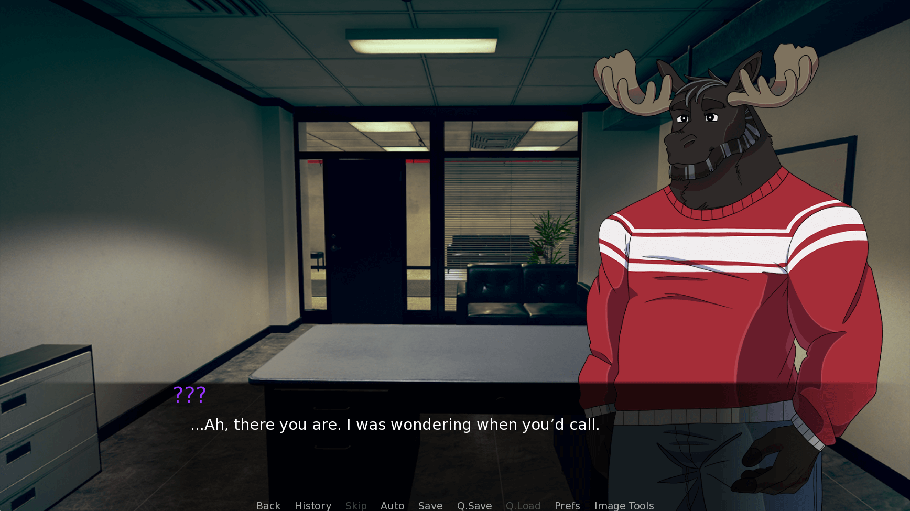Open the Save game menu
The height and width of the screenshot is (511, 910).
coord(430,505)
